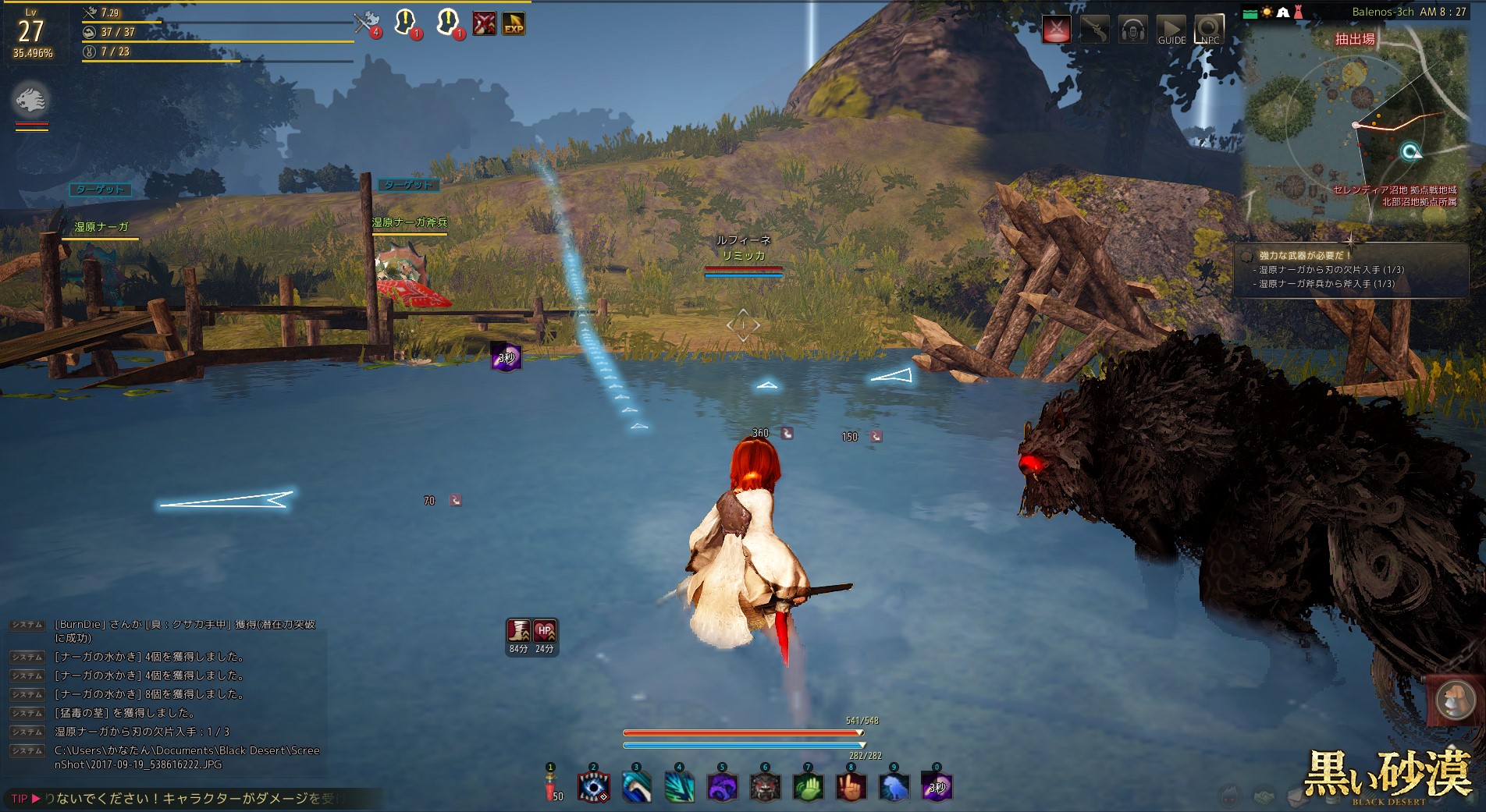Trigger the teal spike burst skill

pyautogui.click(x=679, y=787)
